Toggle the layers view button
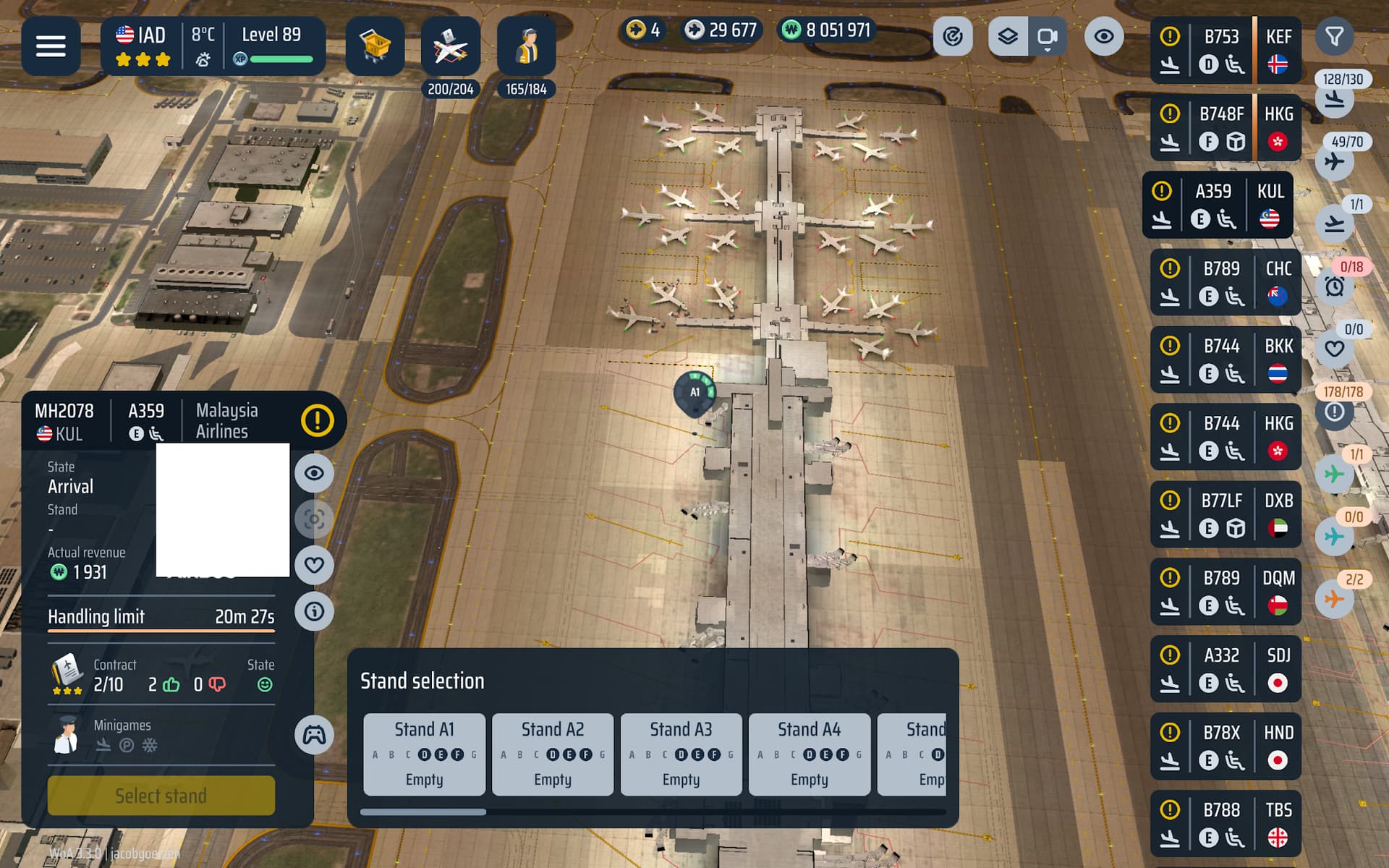Screen dimensions: 1389x868 pyautogui.click(x=1008, y=36)
